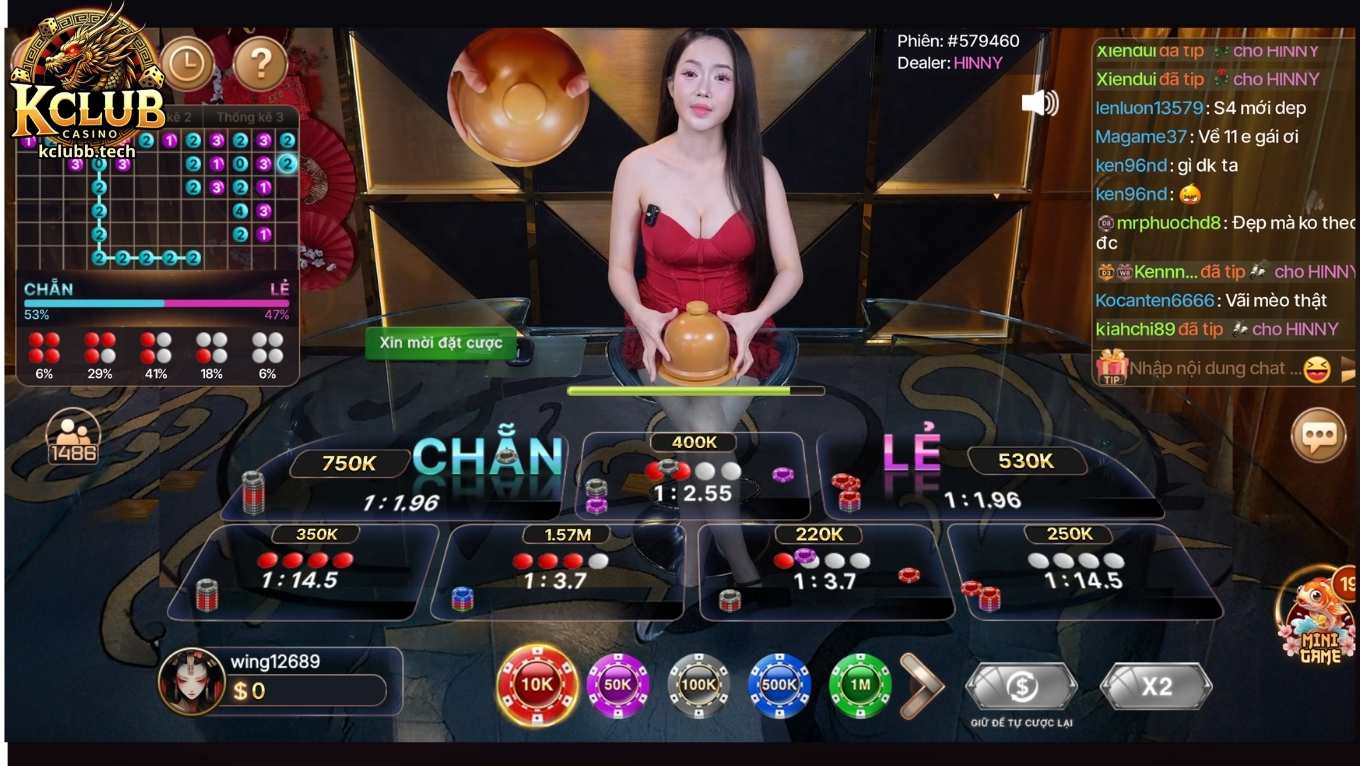Open the game history clock icon
This screenshot has height=766, width=1360.
pos(186,63)
